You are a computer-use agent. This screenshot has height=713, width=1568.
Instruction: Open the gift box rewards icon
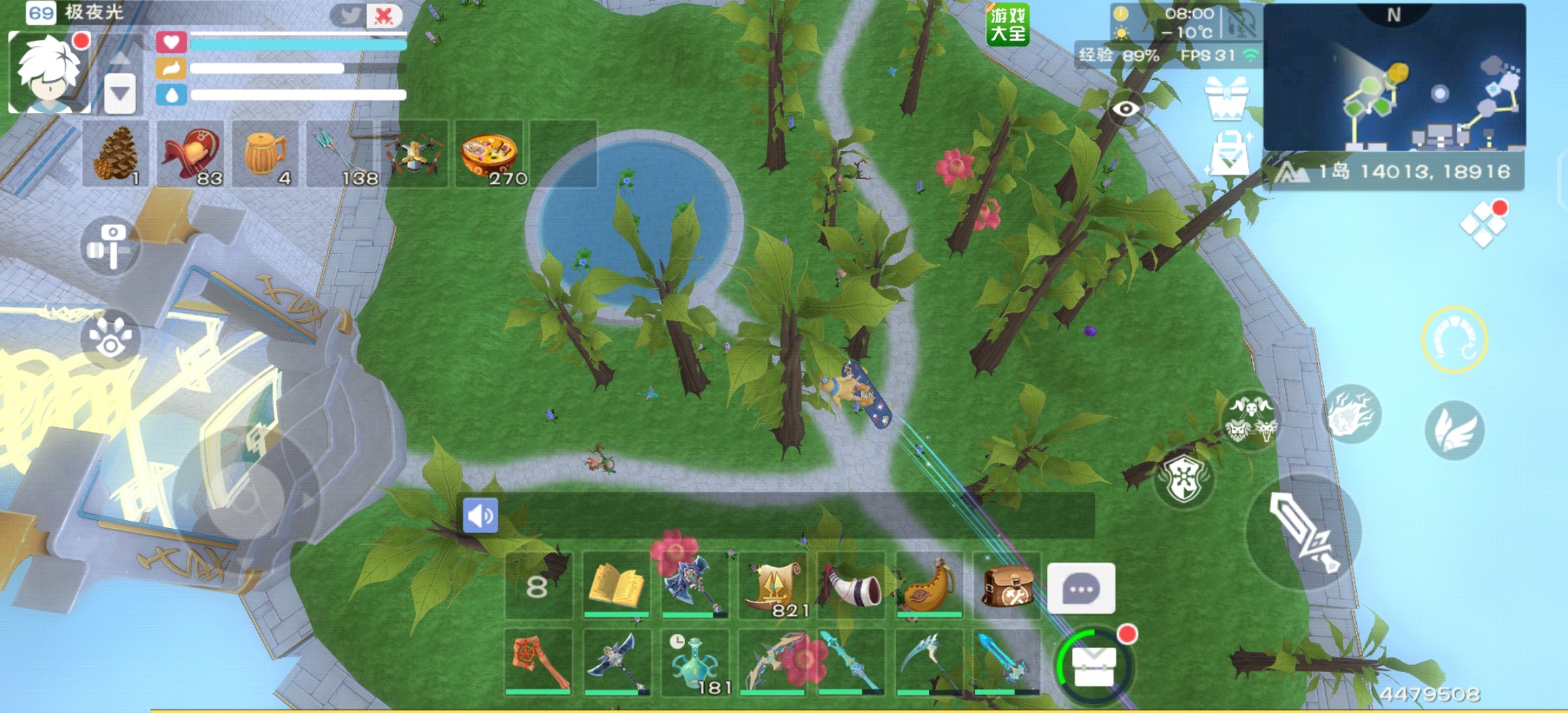[x=1226, y=98]
